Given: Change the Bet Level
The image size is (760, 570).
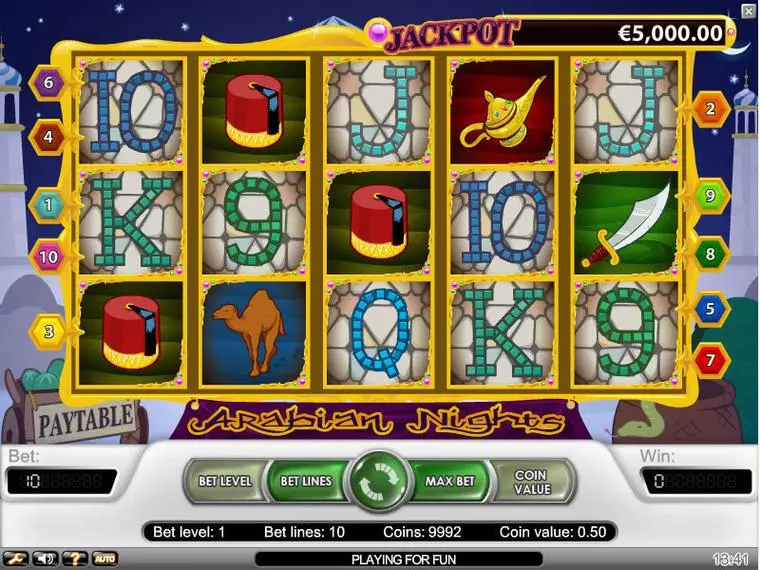Looking at the screenshot, I should [x=224, y=482].
